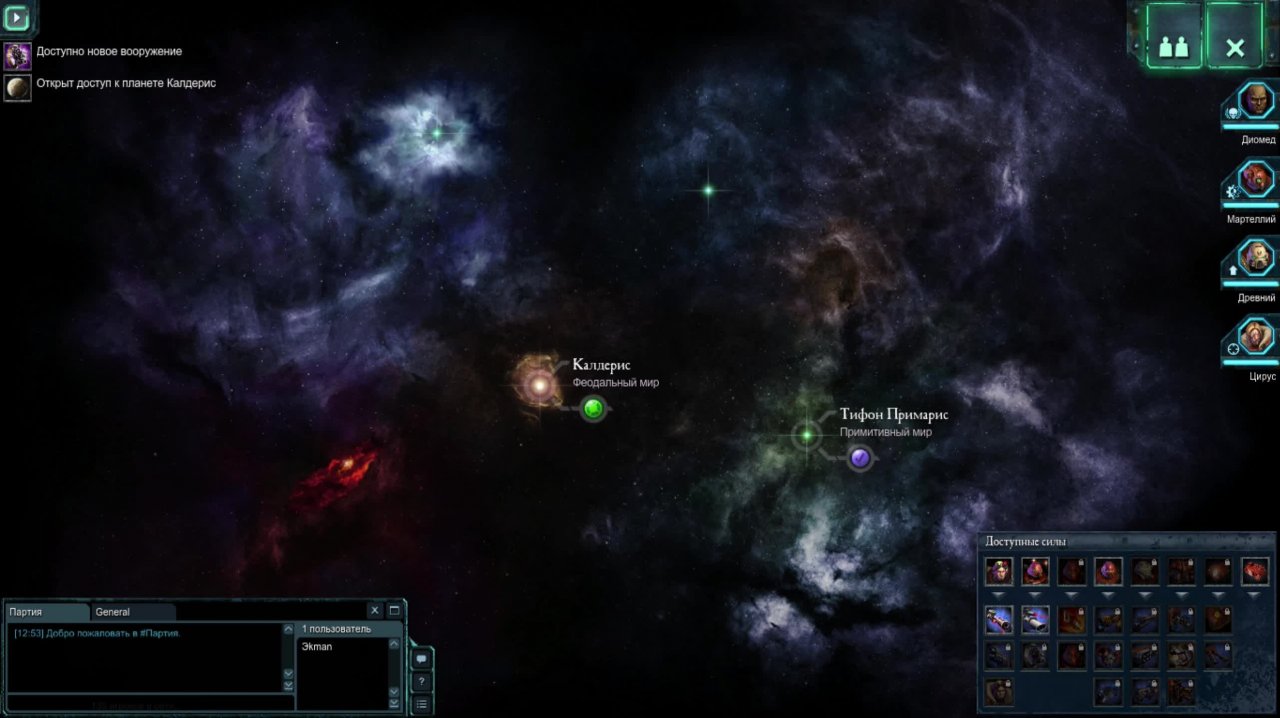1280x718 pixels.
Task: Toggle the chat speech bubble button
Action: [x=422, y=659]
